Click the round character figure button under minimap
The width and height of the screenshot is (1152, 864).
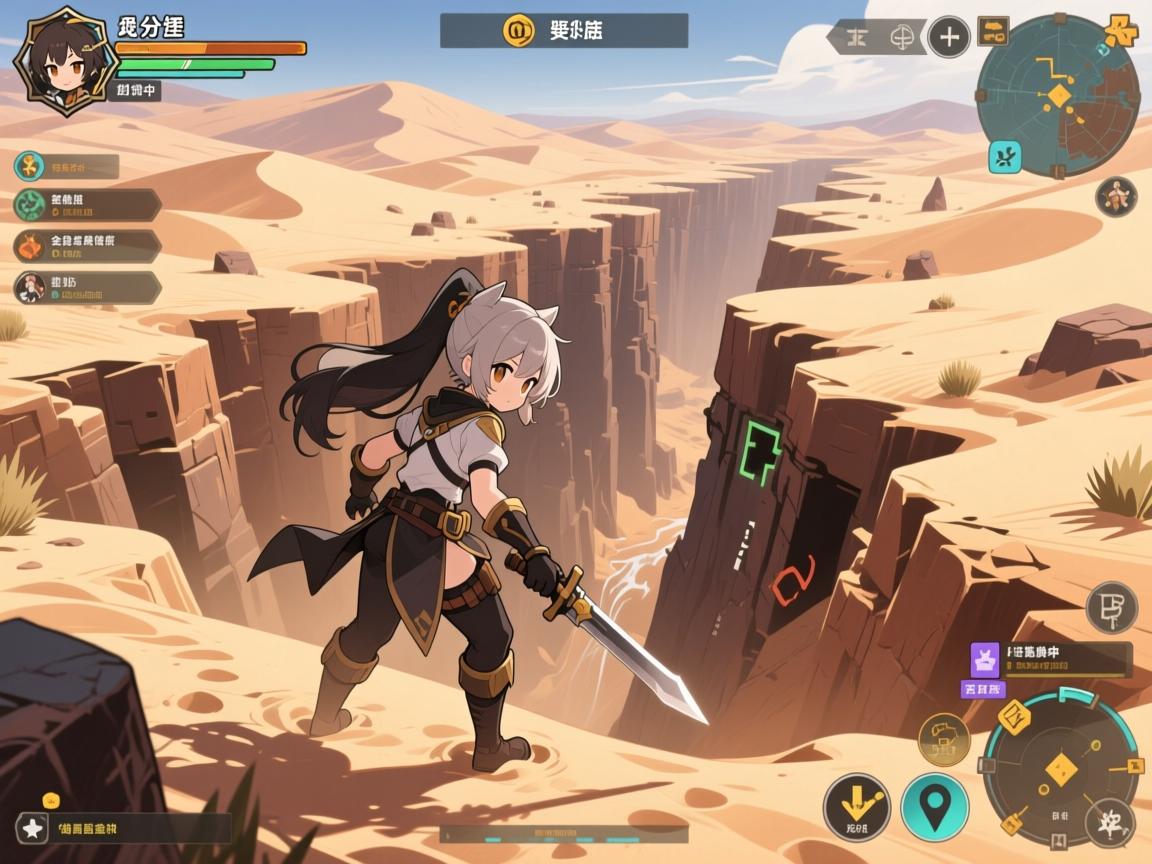point(1115,196)
